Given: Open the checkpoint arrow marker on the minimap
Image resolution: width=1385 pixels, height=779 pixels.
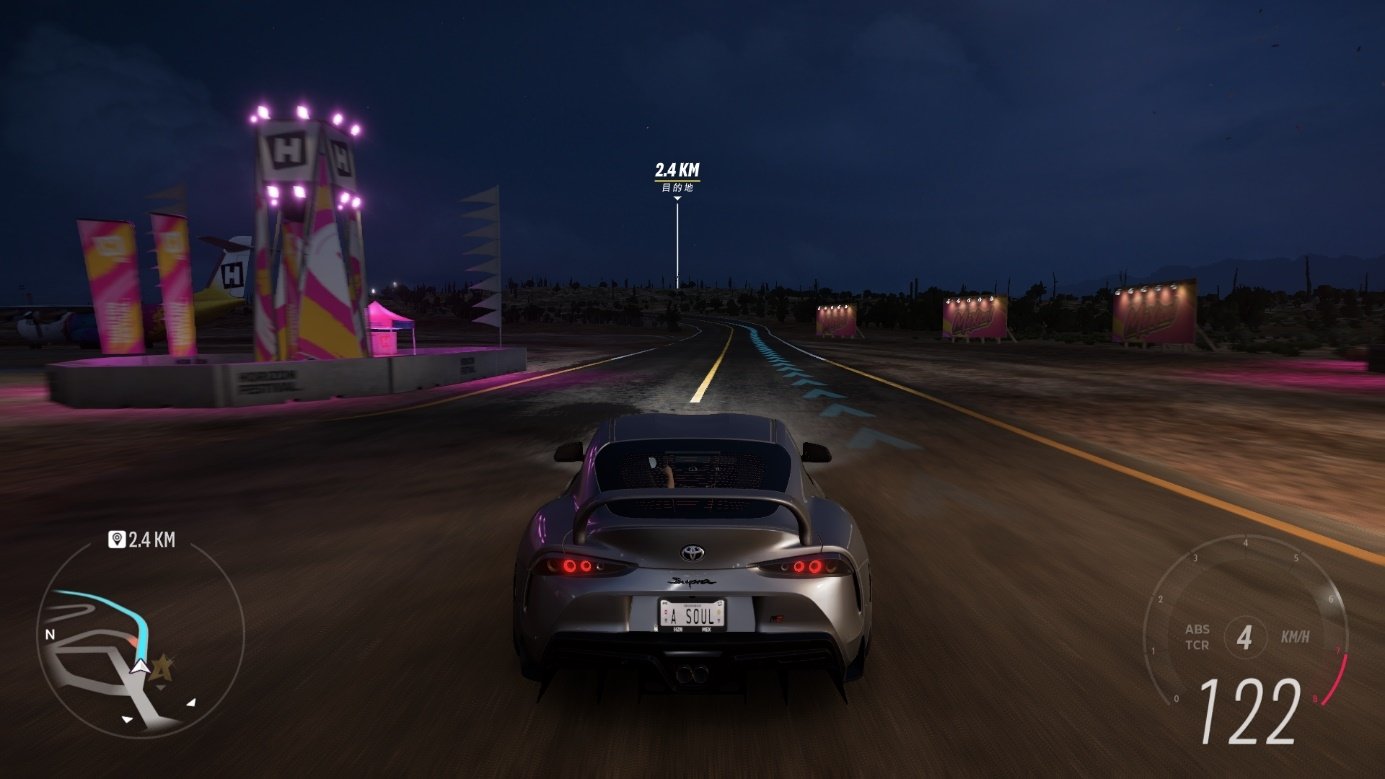Looking at the screenshot, I should (x=192, y=701).
